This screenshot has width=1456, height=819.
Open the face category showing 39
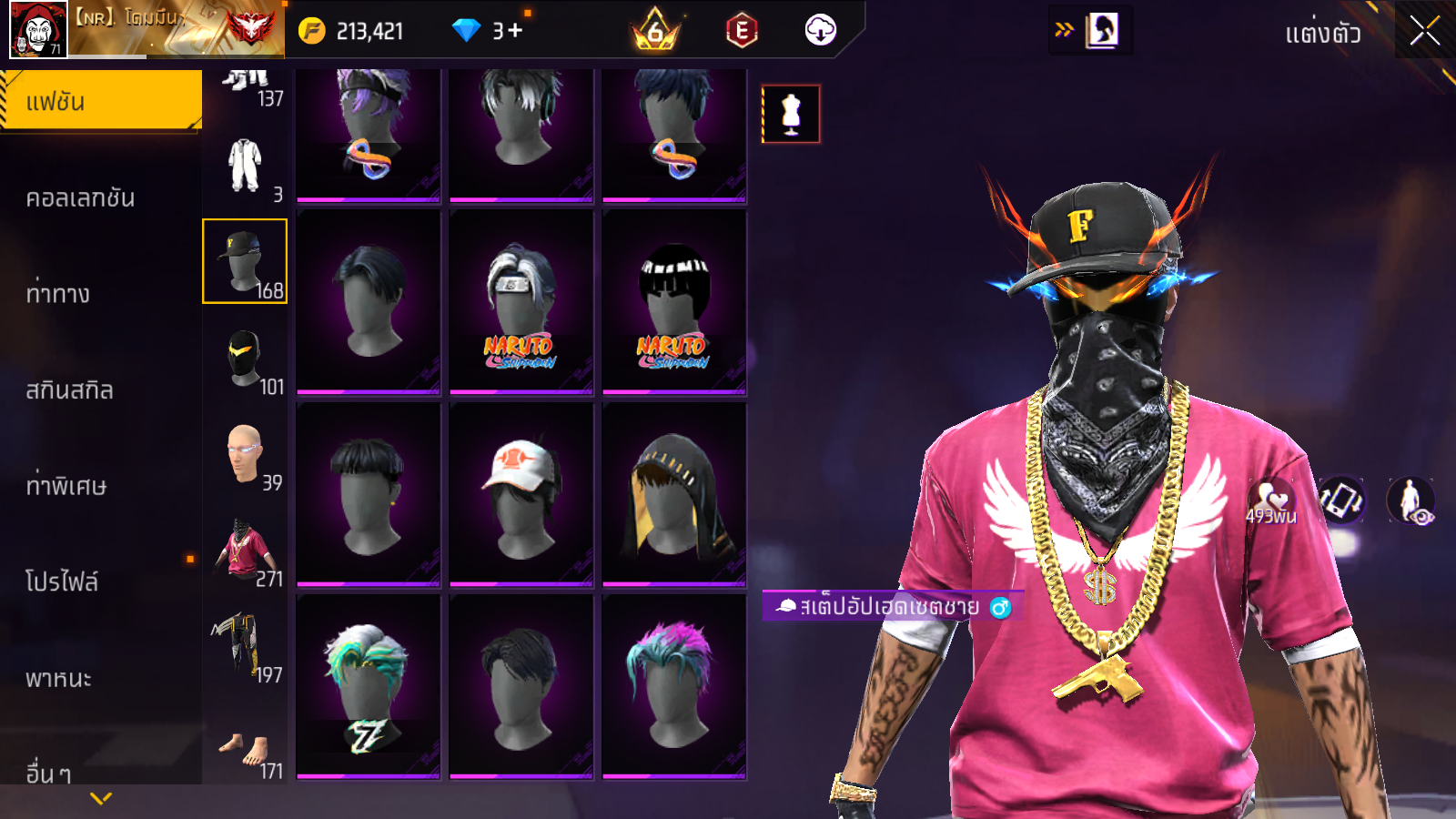pyautogui.click(x=244, y=455)
